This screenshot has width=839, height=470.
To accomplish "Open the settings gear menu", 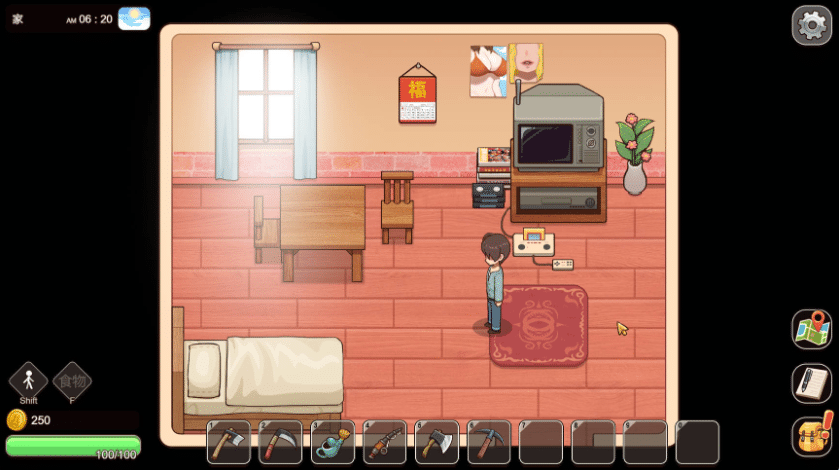I will coord(811,25).
